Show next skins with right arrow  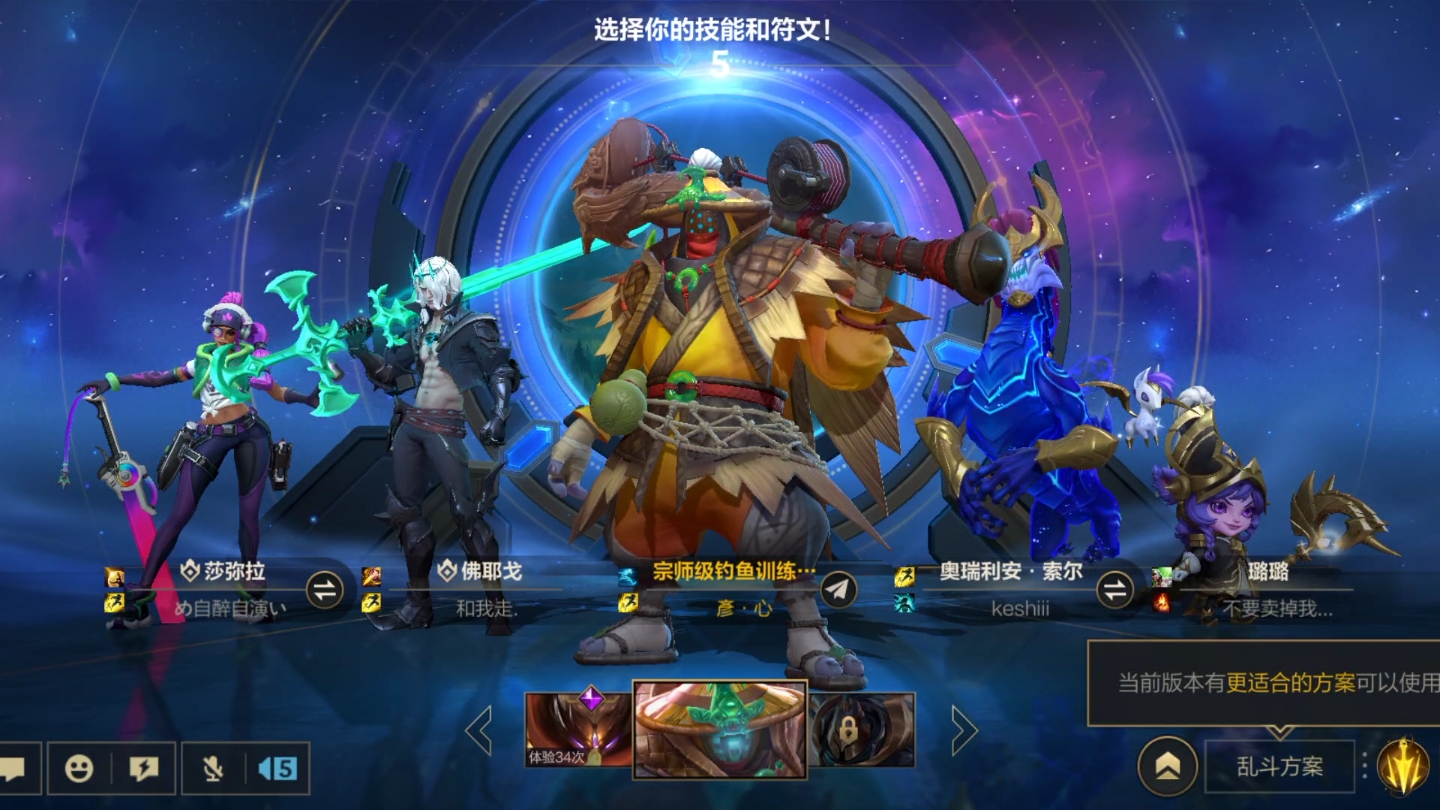click(963, 731)
